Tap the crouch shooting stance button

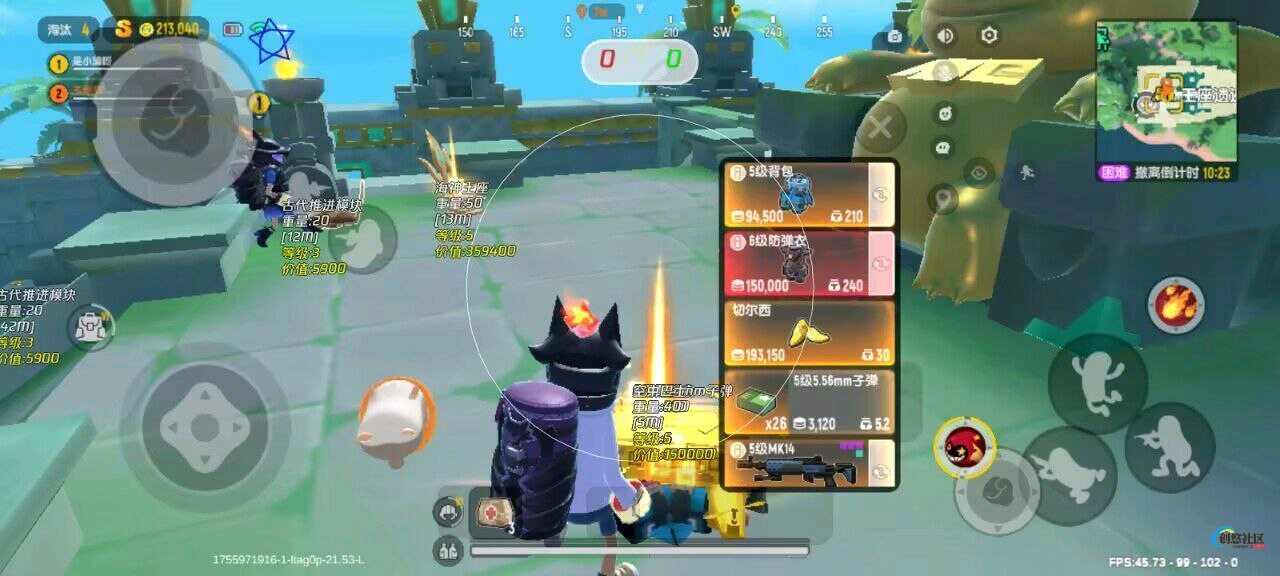(x=1169, y=446)
